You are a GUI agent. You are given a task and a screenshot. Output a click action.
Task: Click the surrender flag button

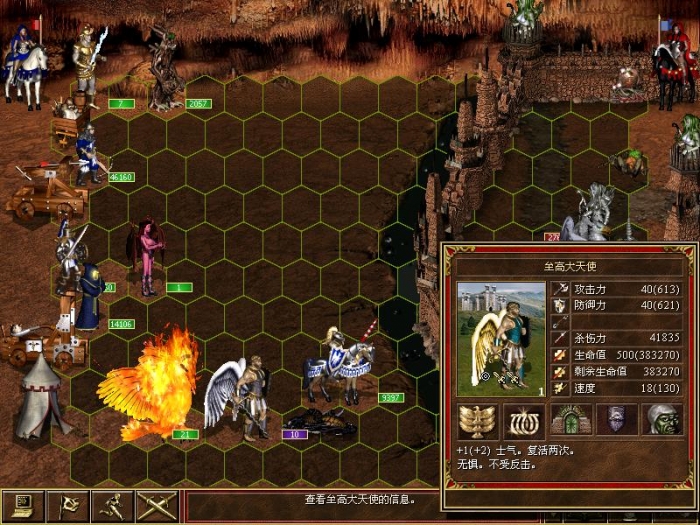[67, 506]
